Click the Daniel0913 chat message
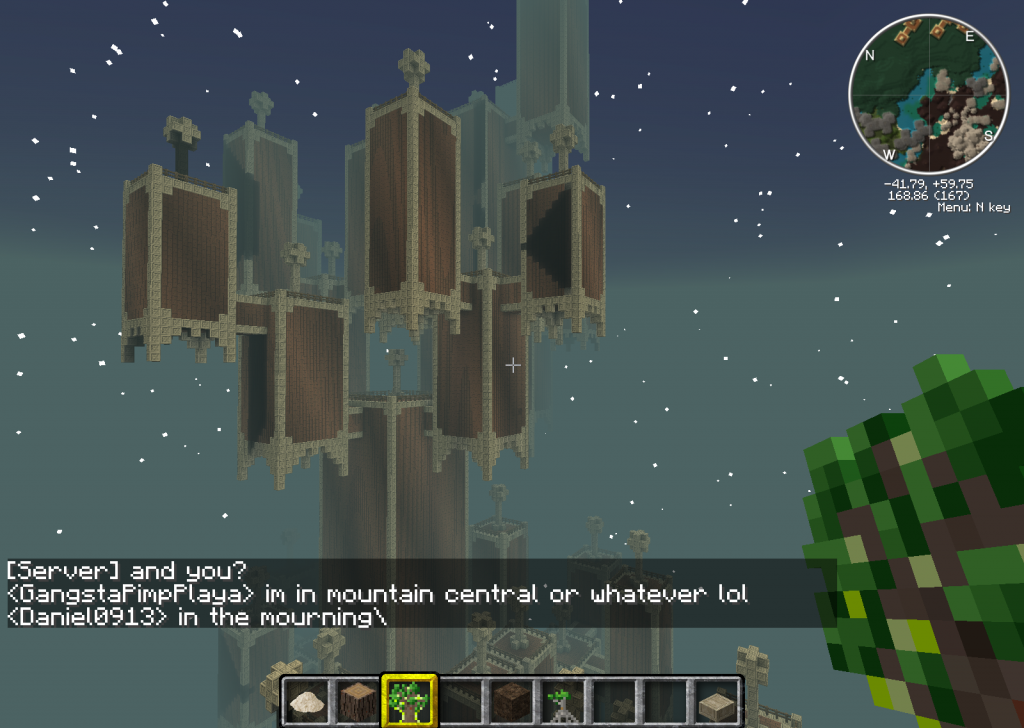Image resolution: width=1024 pixels, height=728 pixels. click(x=195, y=617)
